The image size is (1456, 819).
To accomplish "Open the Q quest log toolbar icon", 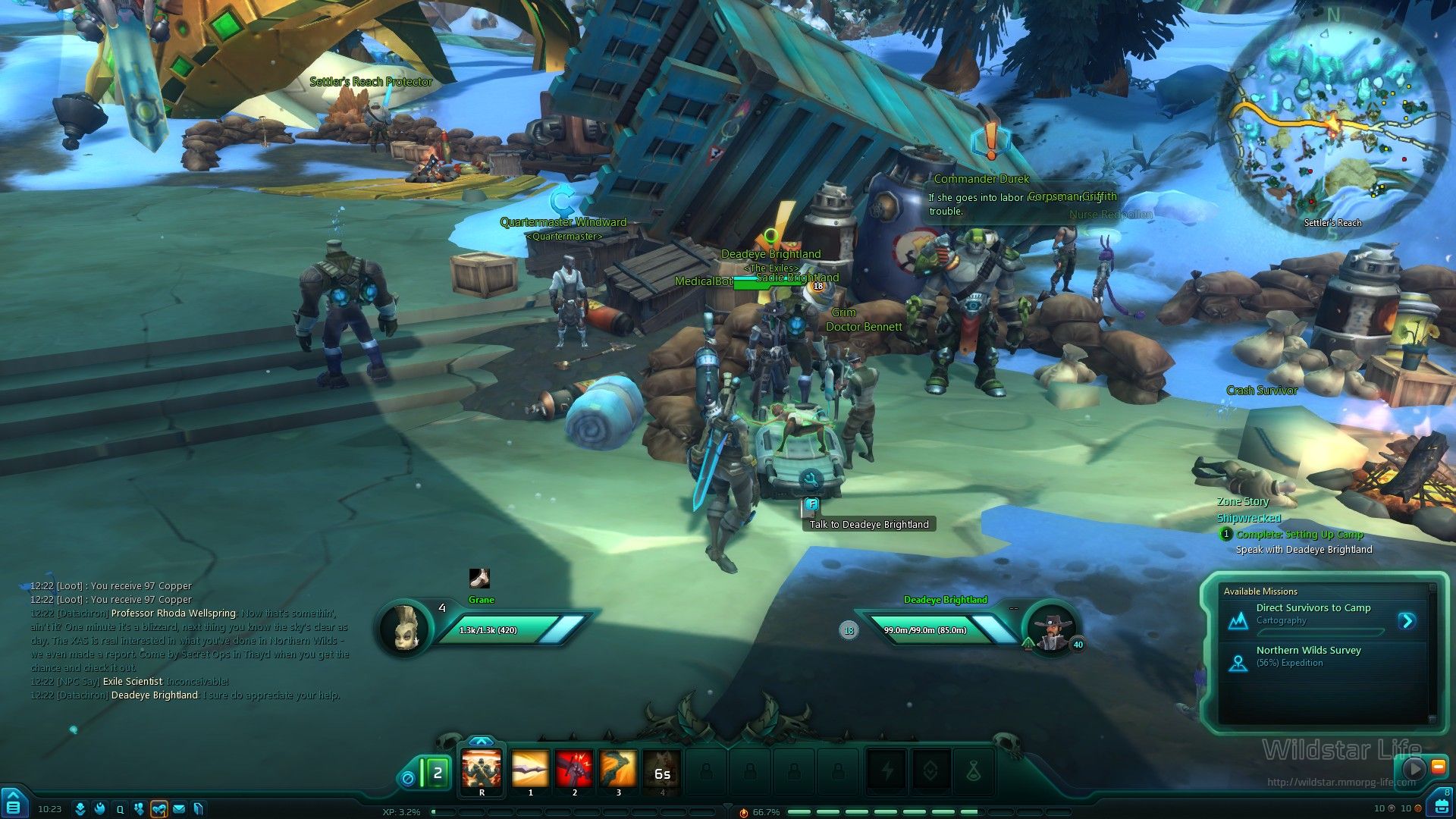I will 120,809.
